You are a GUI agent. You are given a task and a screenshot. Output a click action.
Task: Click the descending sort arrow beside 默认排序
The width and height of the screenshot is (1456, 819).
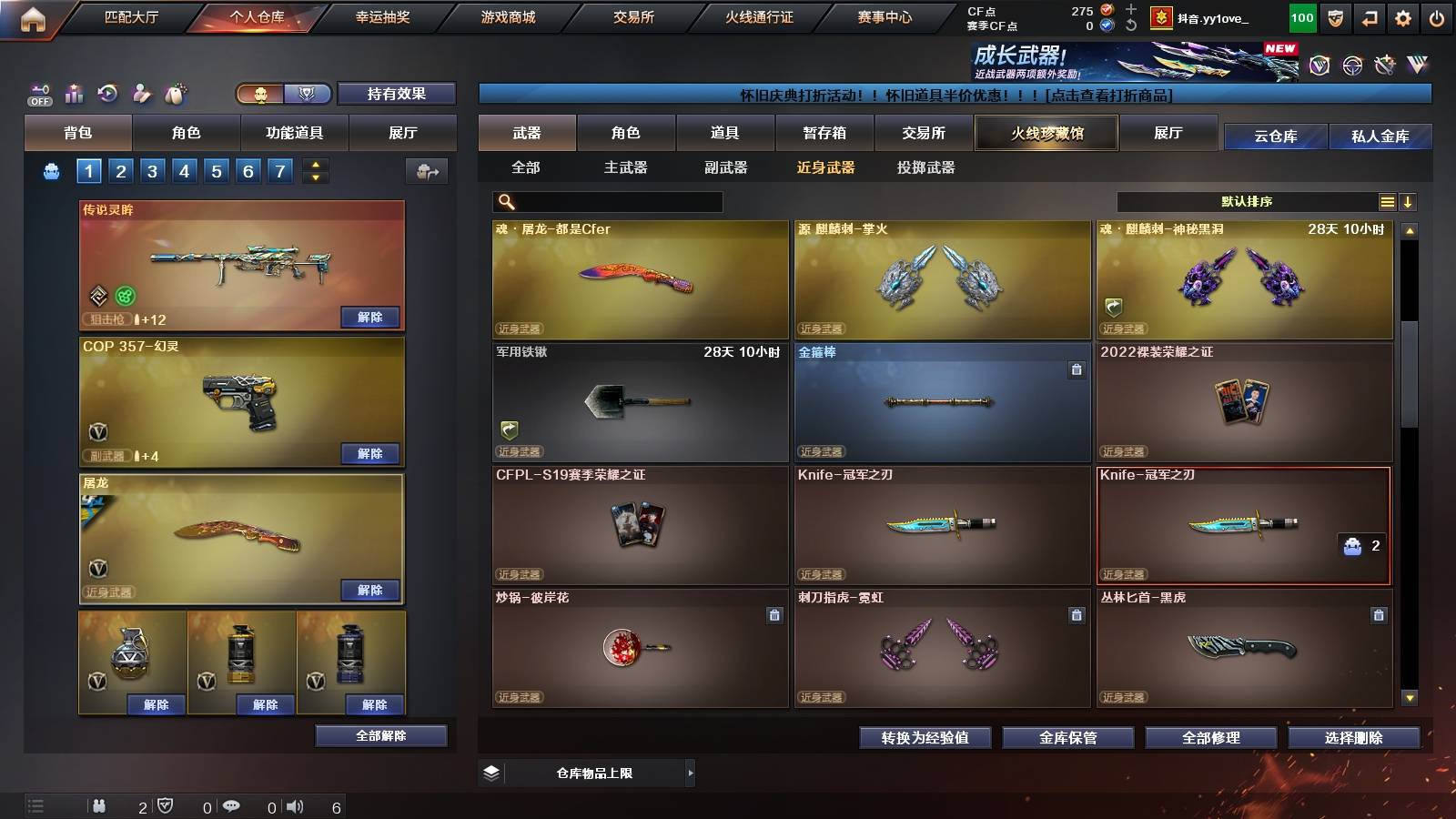click(1408, 201)
